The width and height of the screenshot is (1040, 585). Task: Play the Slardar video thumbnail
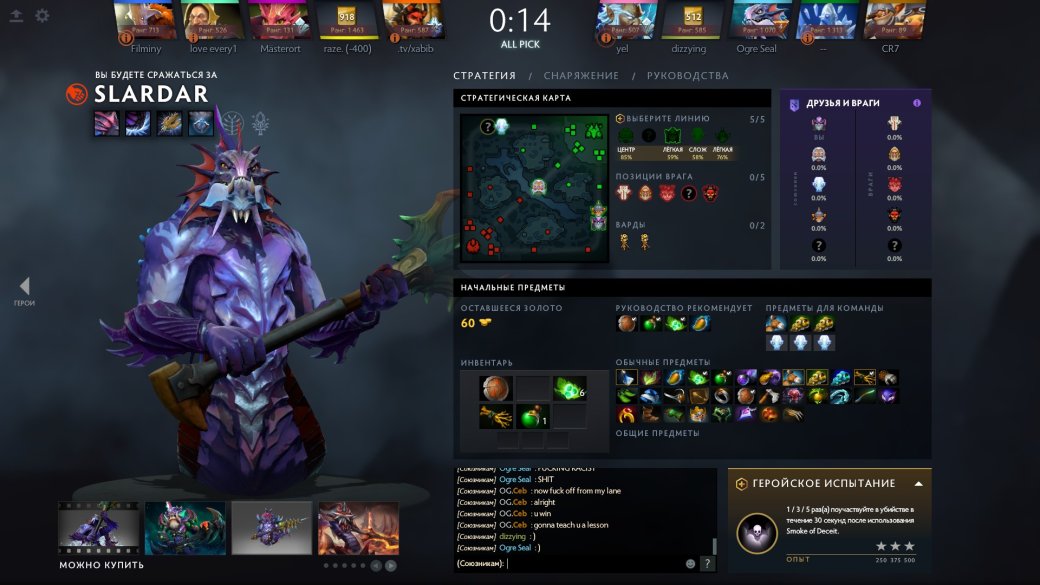[98, 528]
